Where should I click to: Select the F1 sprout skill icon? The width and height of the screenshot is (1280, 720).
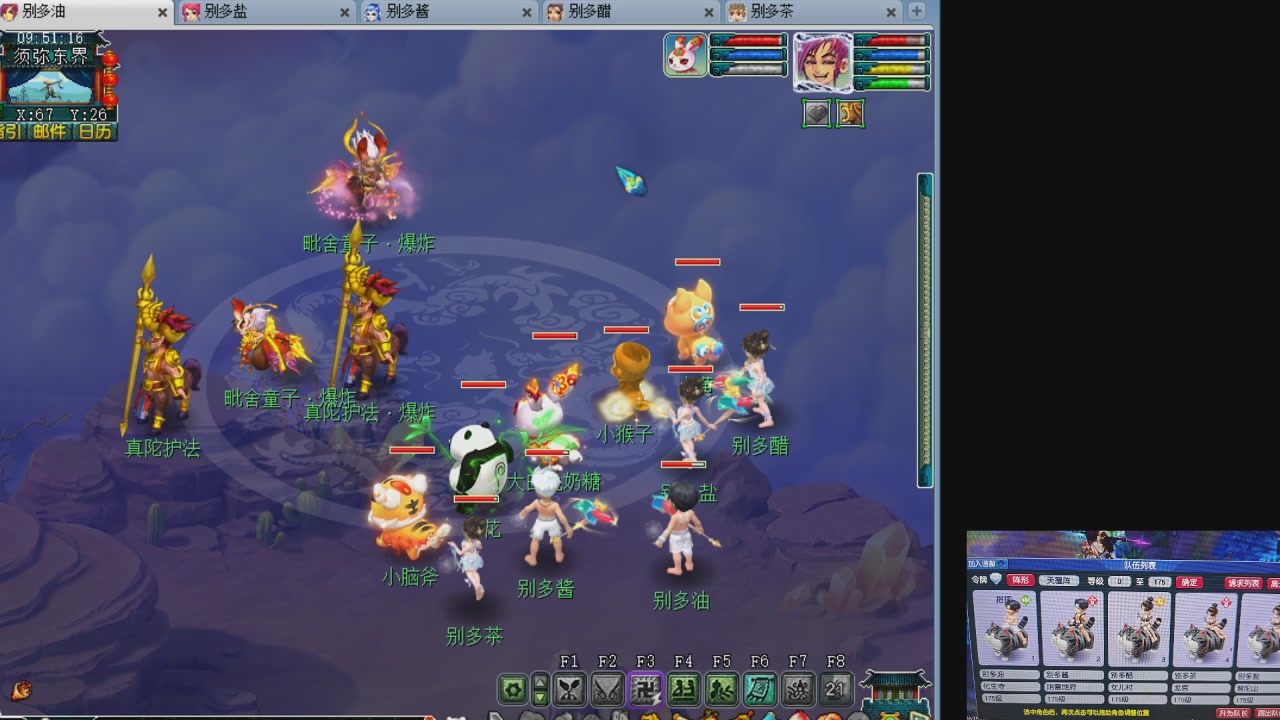tap(571, 689)
